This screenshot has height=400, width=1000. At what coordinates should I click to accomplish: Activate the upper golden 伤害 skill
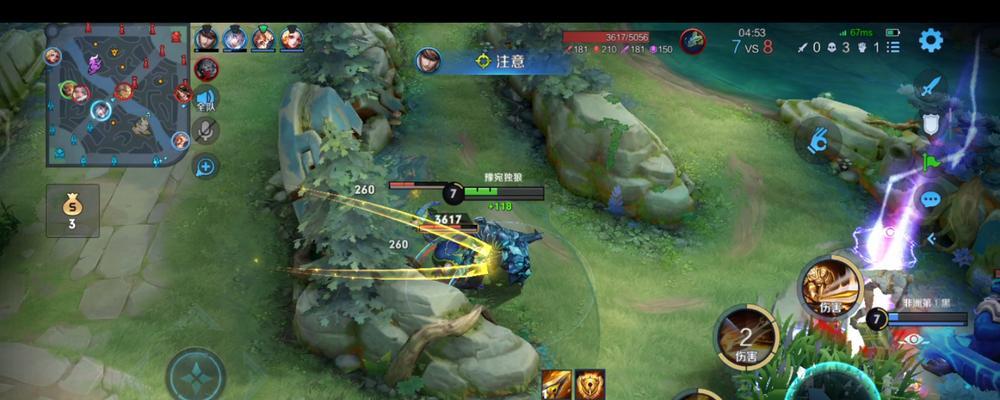tap(831, 287)
